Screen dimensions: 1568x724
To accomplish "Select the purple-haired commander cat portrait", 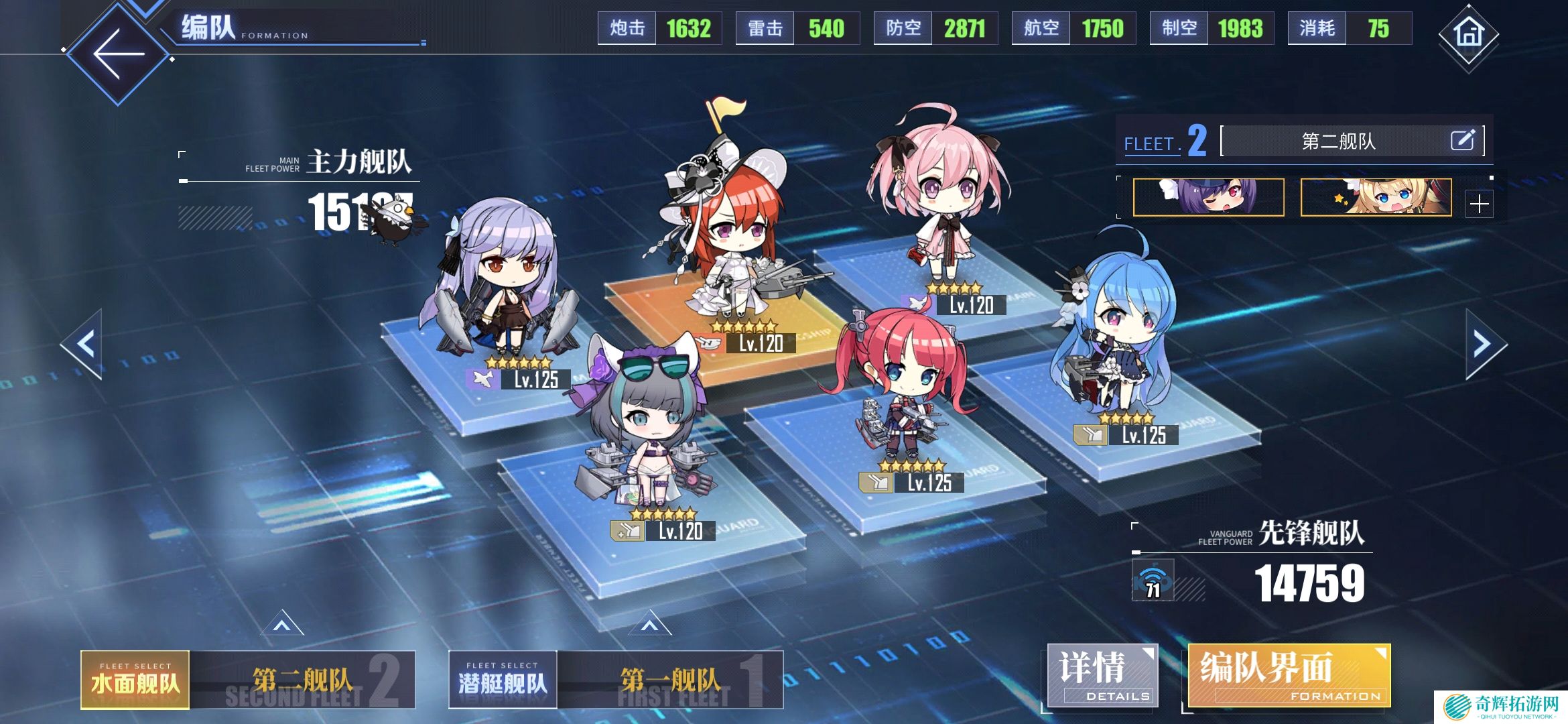I will coord(1208,197).
